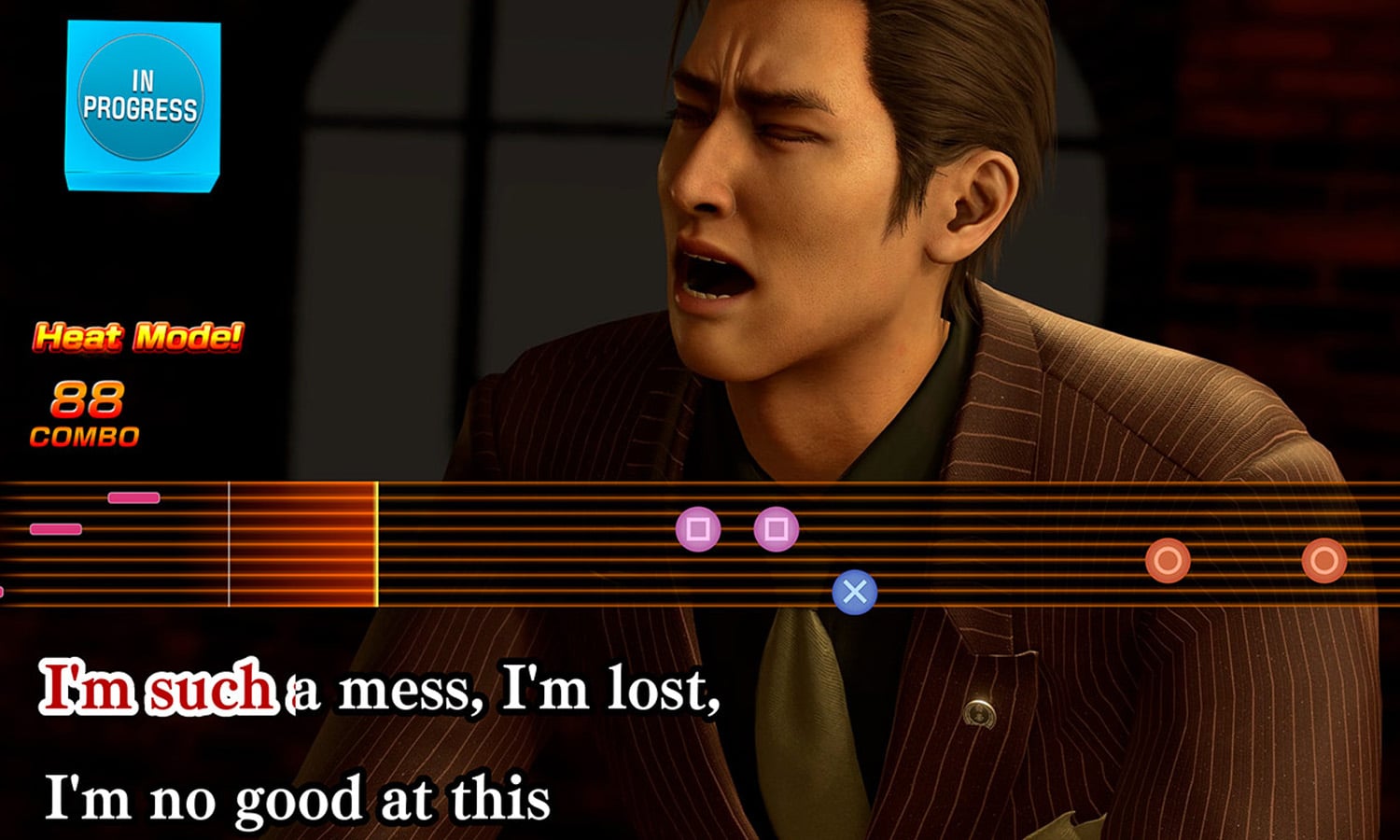
Task: Click the glowing orange hit zone on the track
Action: coord(302,545)
